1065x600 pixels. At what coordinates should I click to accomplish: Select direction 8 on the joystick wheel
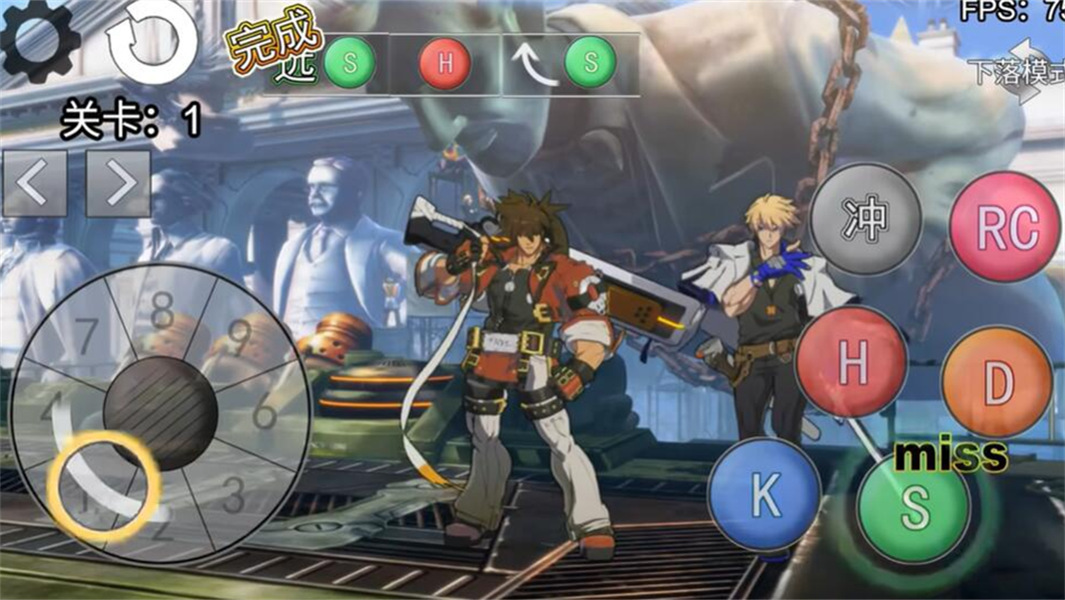click(x=162, y=313)
